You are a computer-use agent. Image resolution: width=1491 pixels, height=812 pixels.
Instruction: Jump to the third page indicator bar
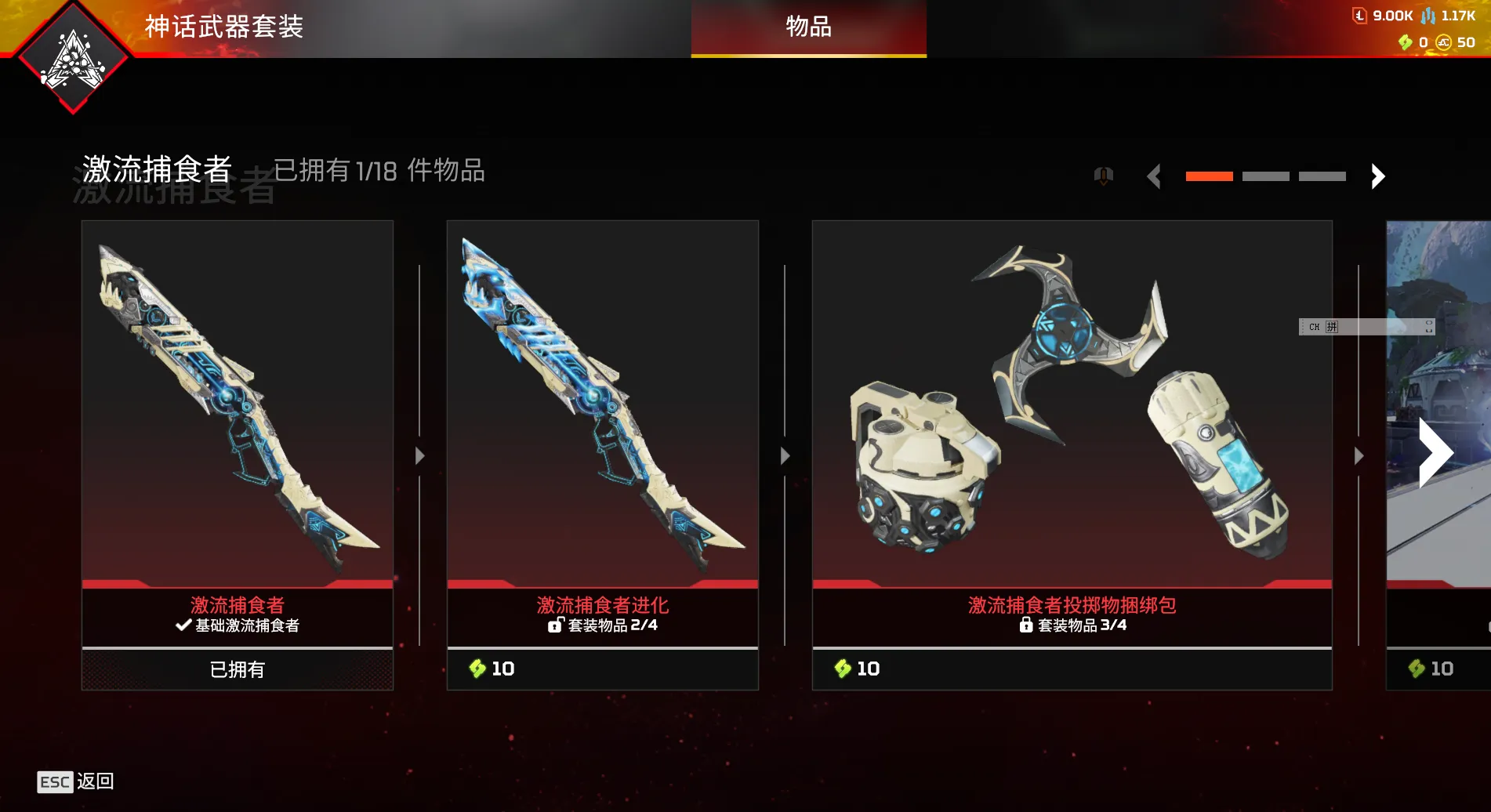[1322, 176]
